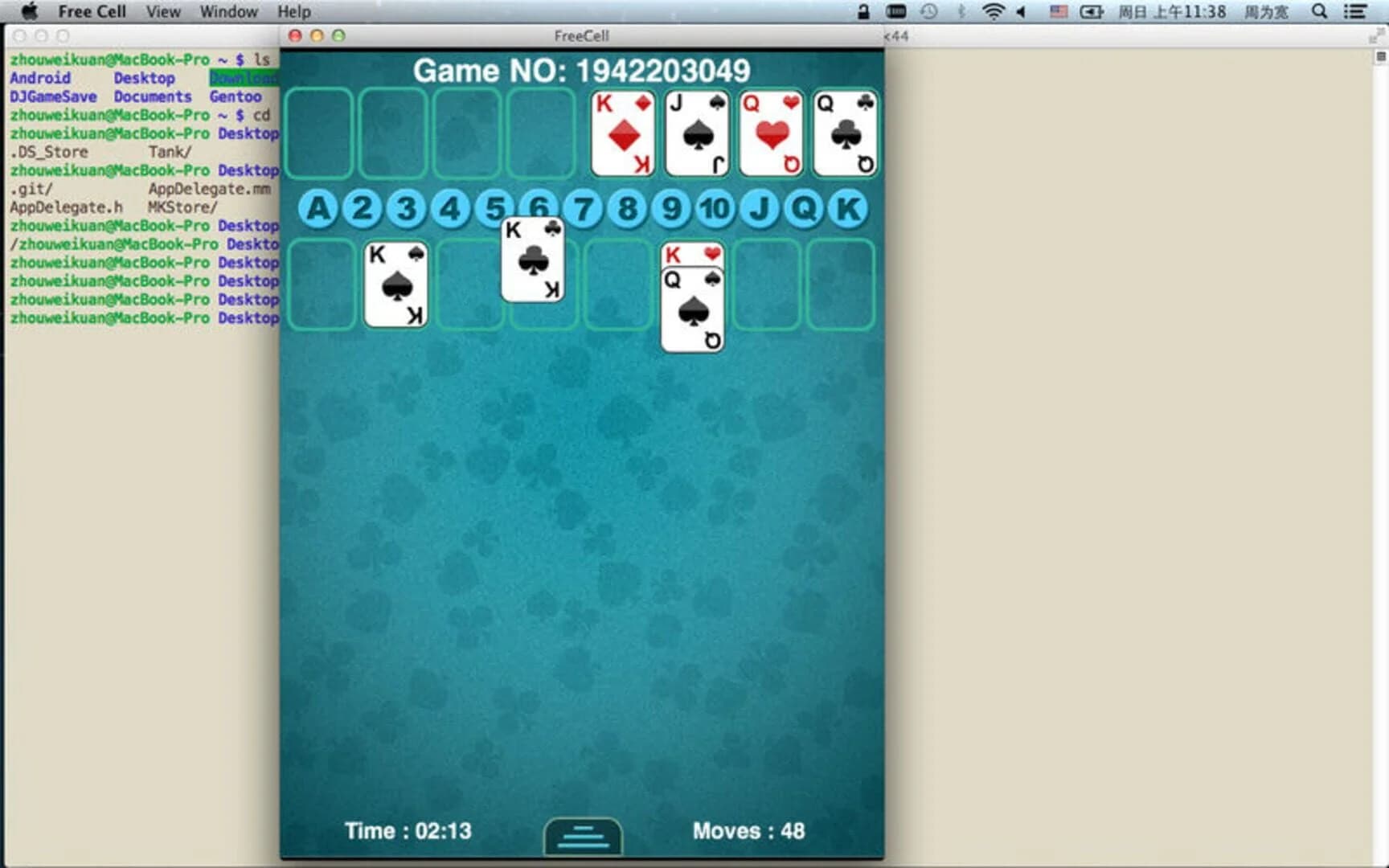Open Notification Center list icon
The image size is (1389, 868).
1354,12
